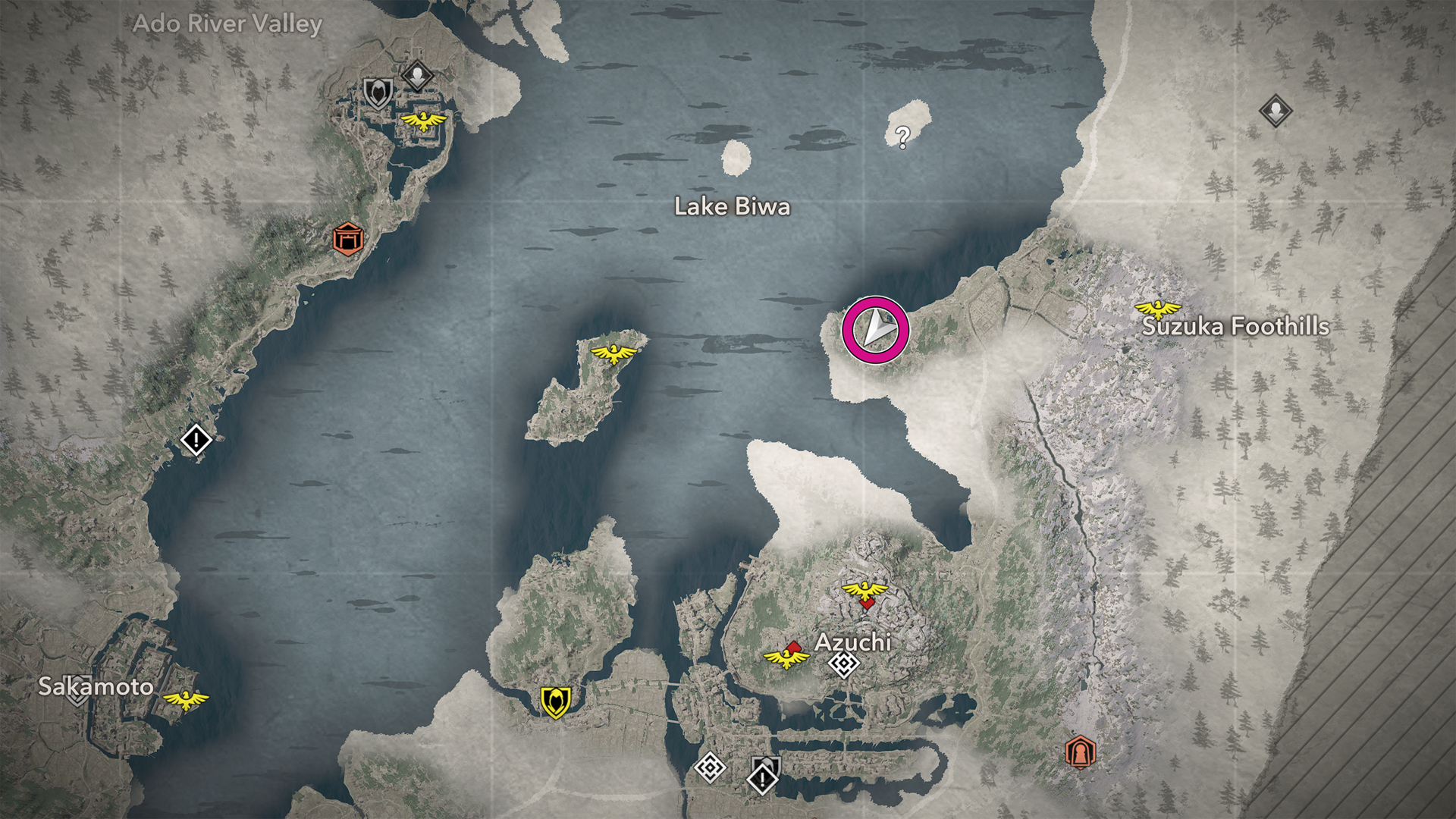Screen dimensions: 1456x819
Task: Choose the concentric diamond marker under the Azuchi label
Action: pos(843,665)
